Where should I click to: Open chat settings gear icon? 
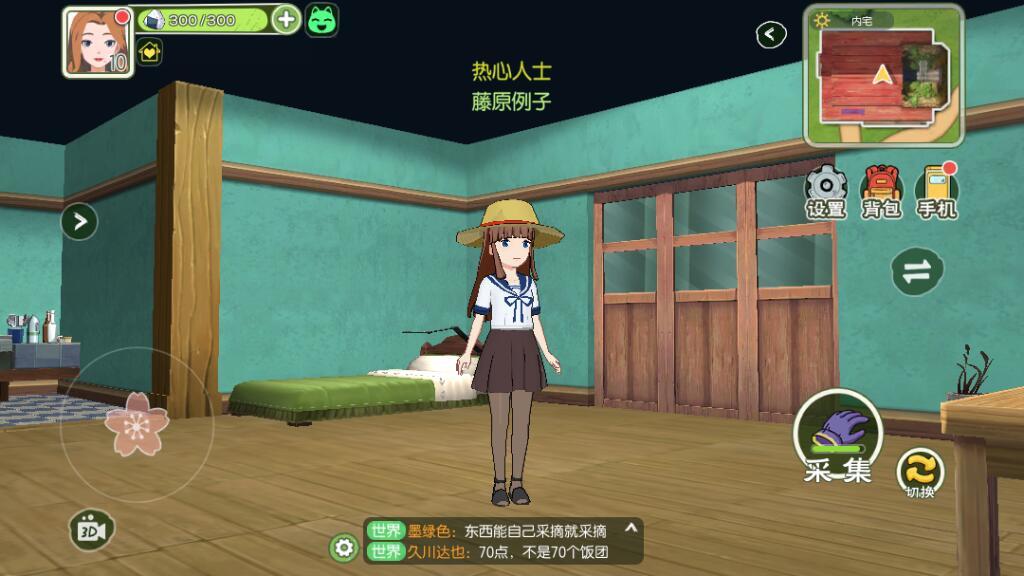click(x=344, y=547)
